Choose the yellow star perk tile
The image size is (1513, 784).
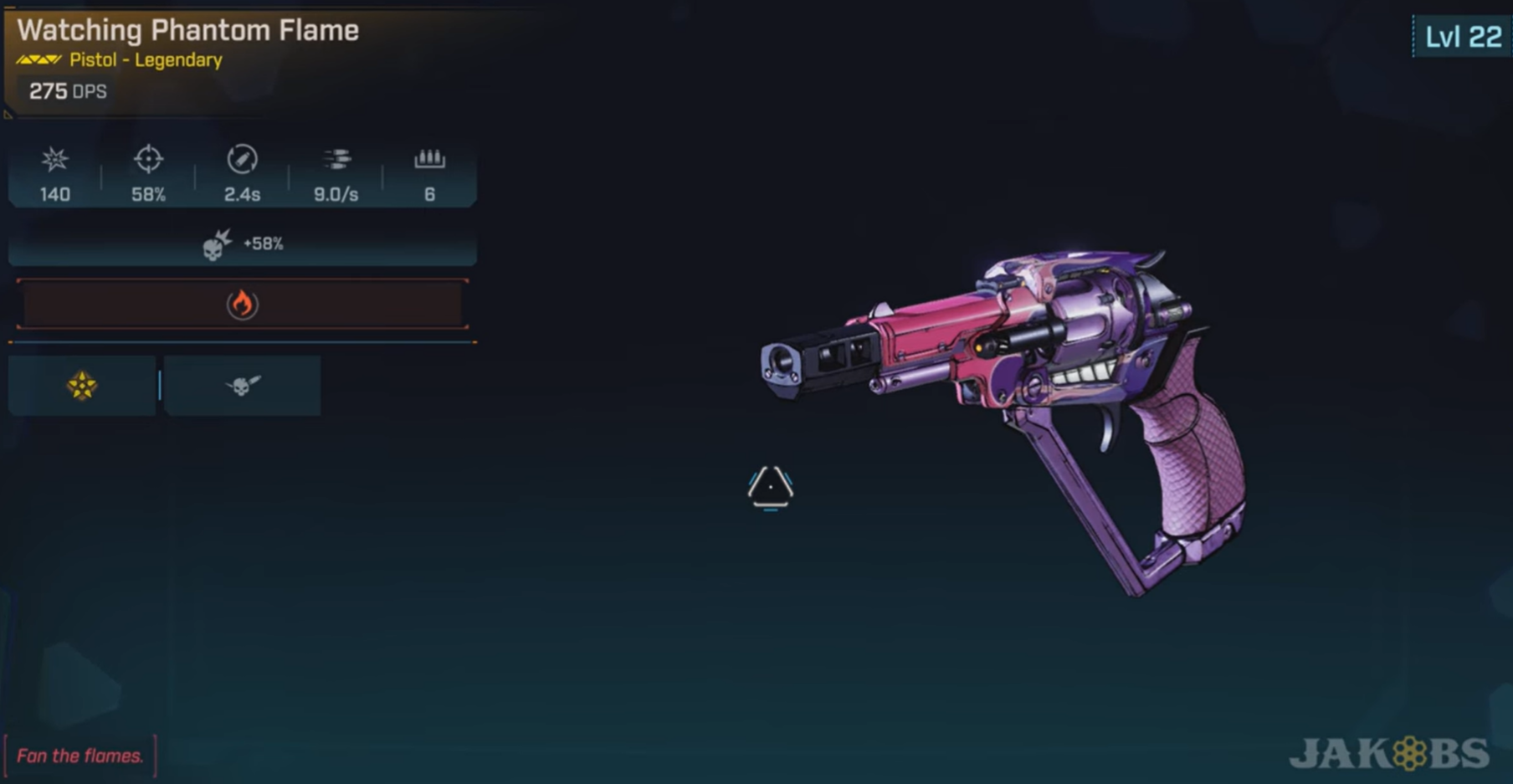coord(82,386)
